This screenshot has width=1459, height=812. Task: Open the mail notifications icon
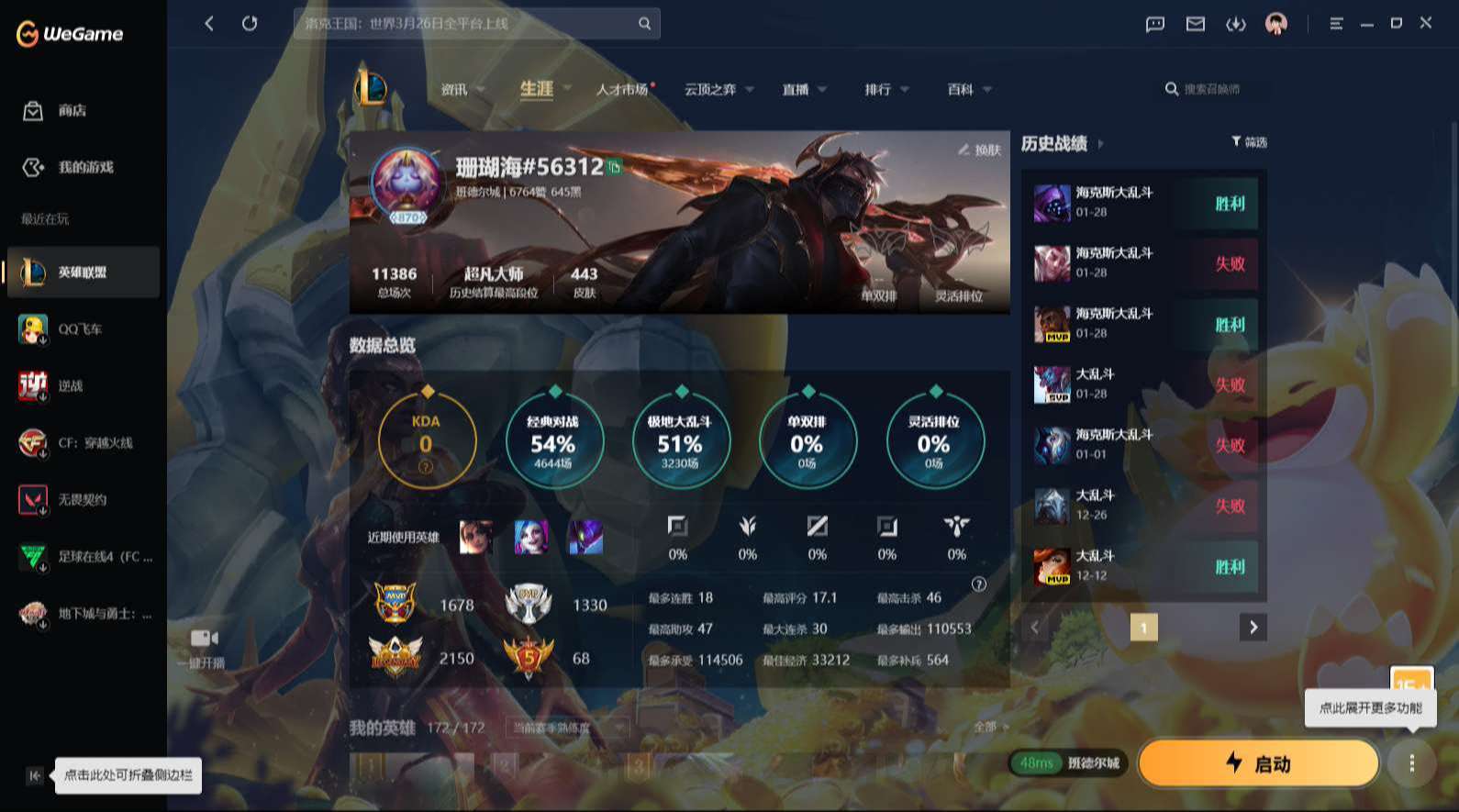tap(1195, 25)
